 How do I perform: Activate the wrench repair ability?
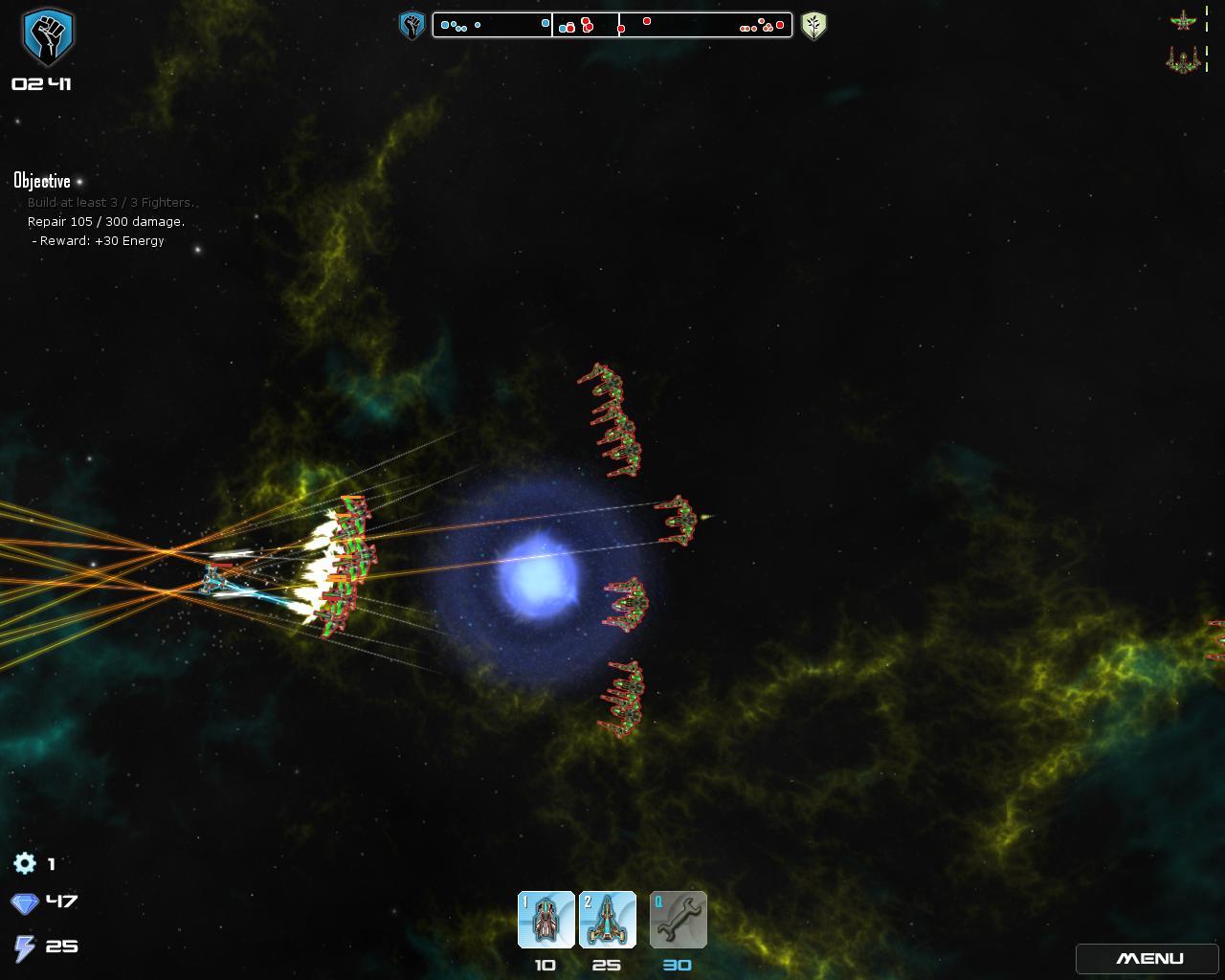click(678, 920)
